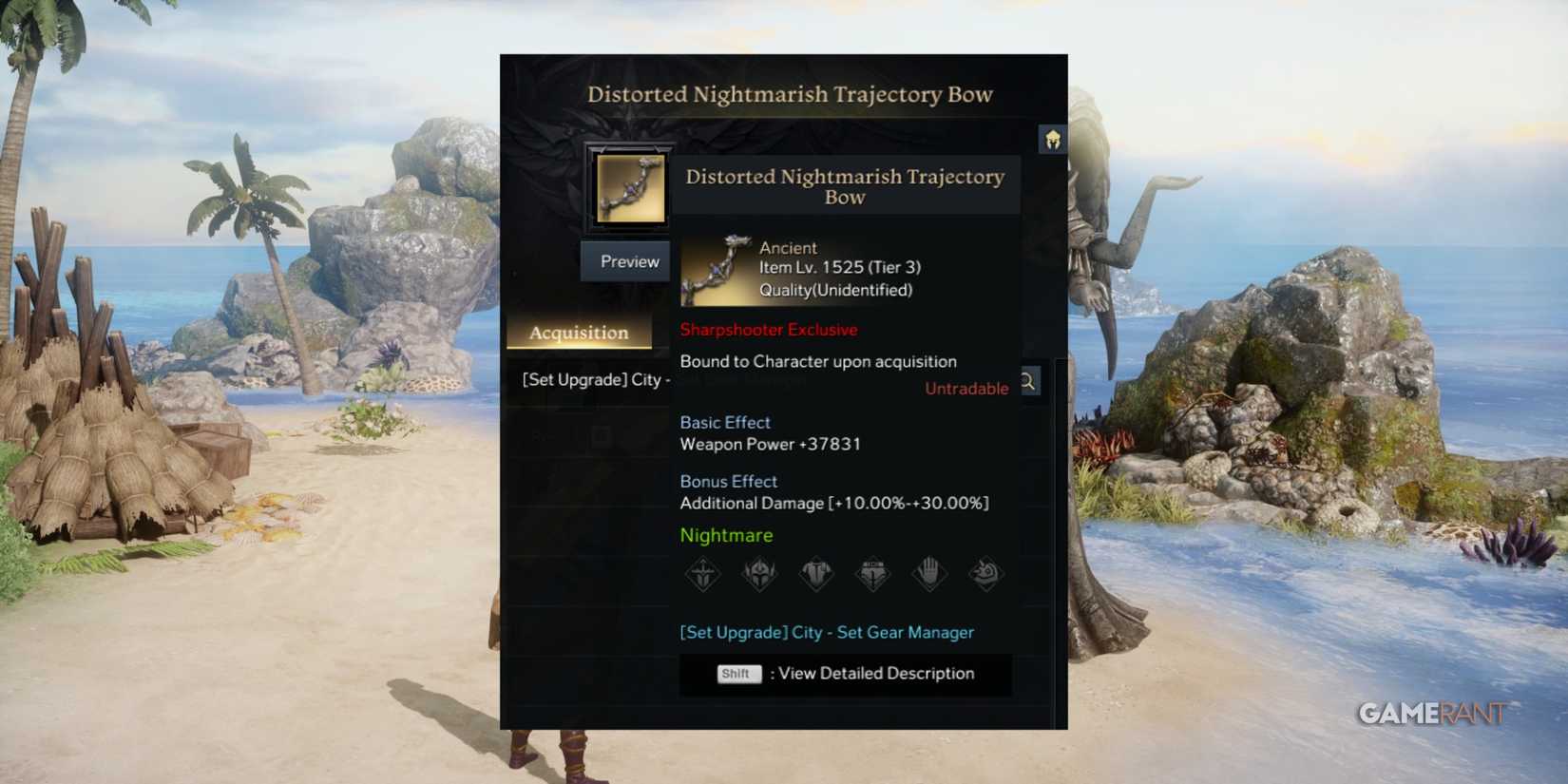1568x784 pixels.
Task: Click the View Detailed Description text
Action: pos(874,673)
